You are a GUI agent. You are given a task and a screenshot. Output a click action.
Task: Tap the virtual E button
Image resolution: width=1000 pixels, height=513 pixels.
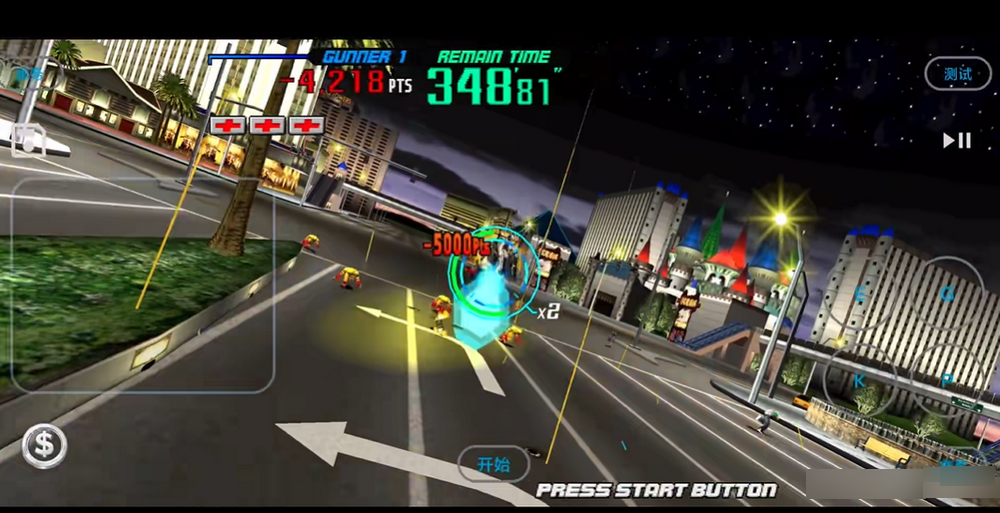click(x=860, y=294)
